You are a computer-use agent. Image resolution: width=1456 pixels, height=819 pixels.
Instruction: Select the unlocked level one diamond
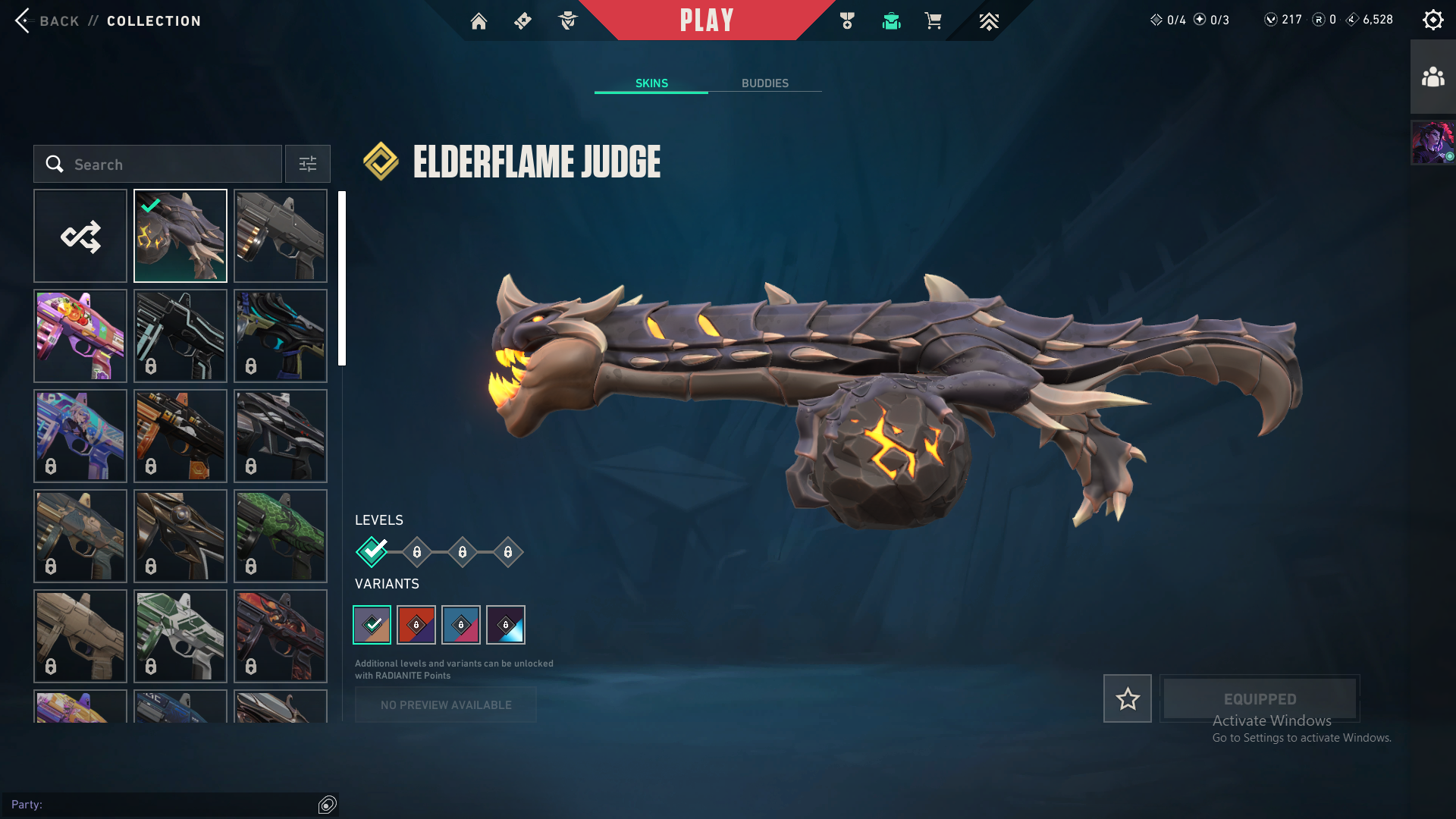coord(372,552)
